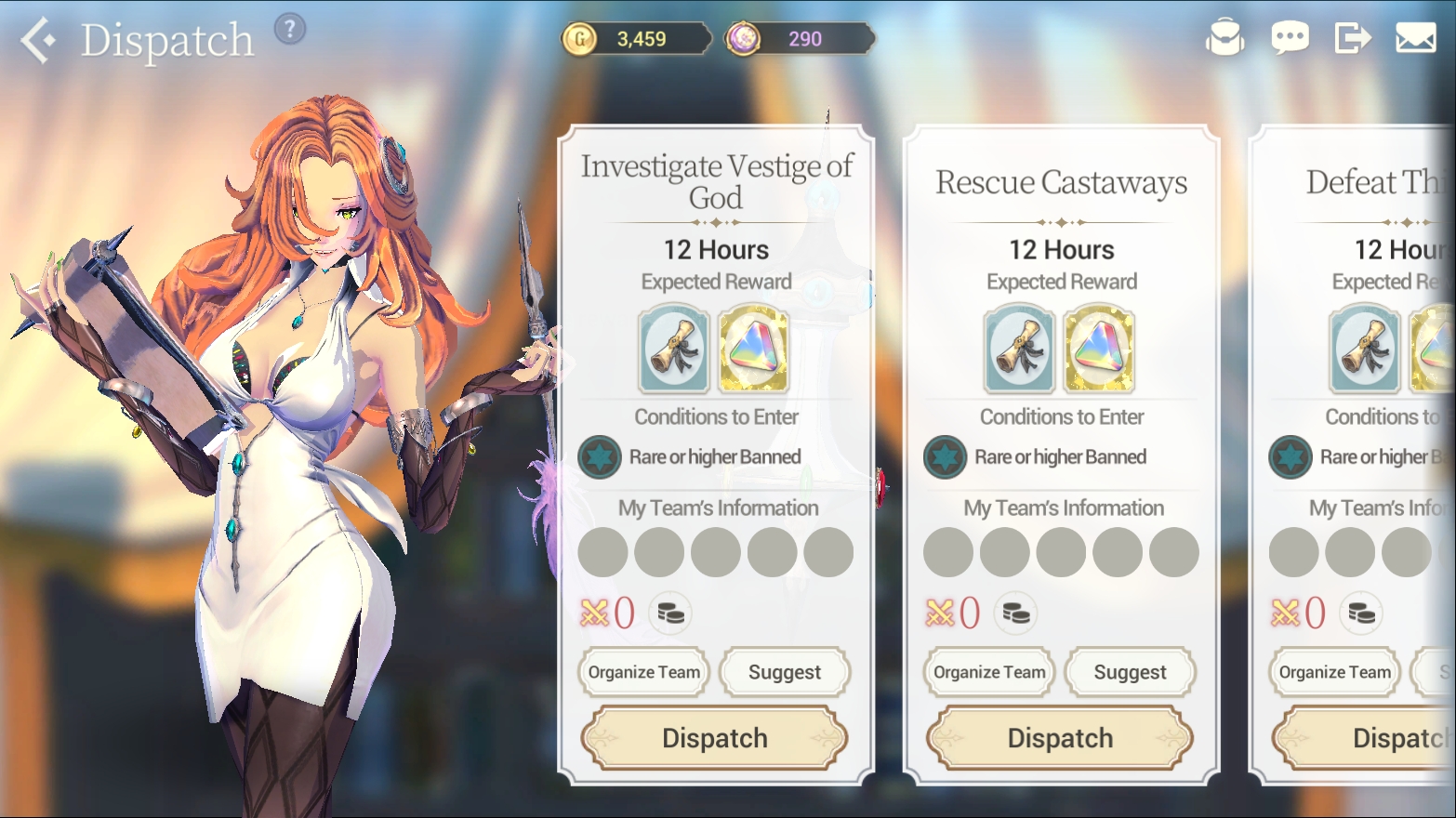The height and width of the screenshot is (818, 1456).
Task: Organize Team for Investigate Vestige of God
Action: coord(643,672)
